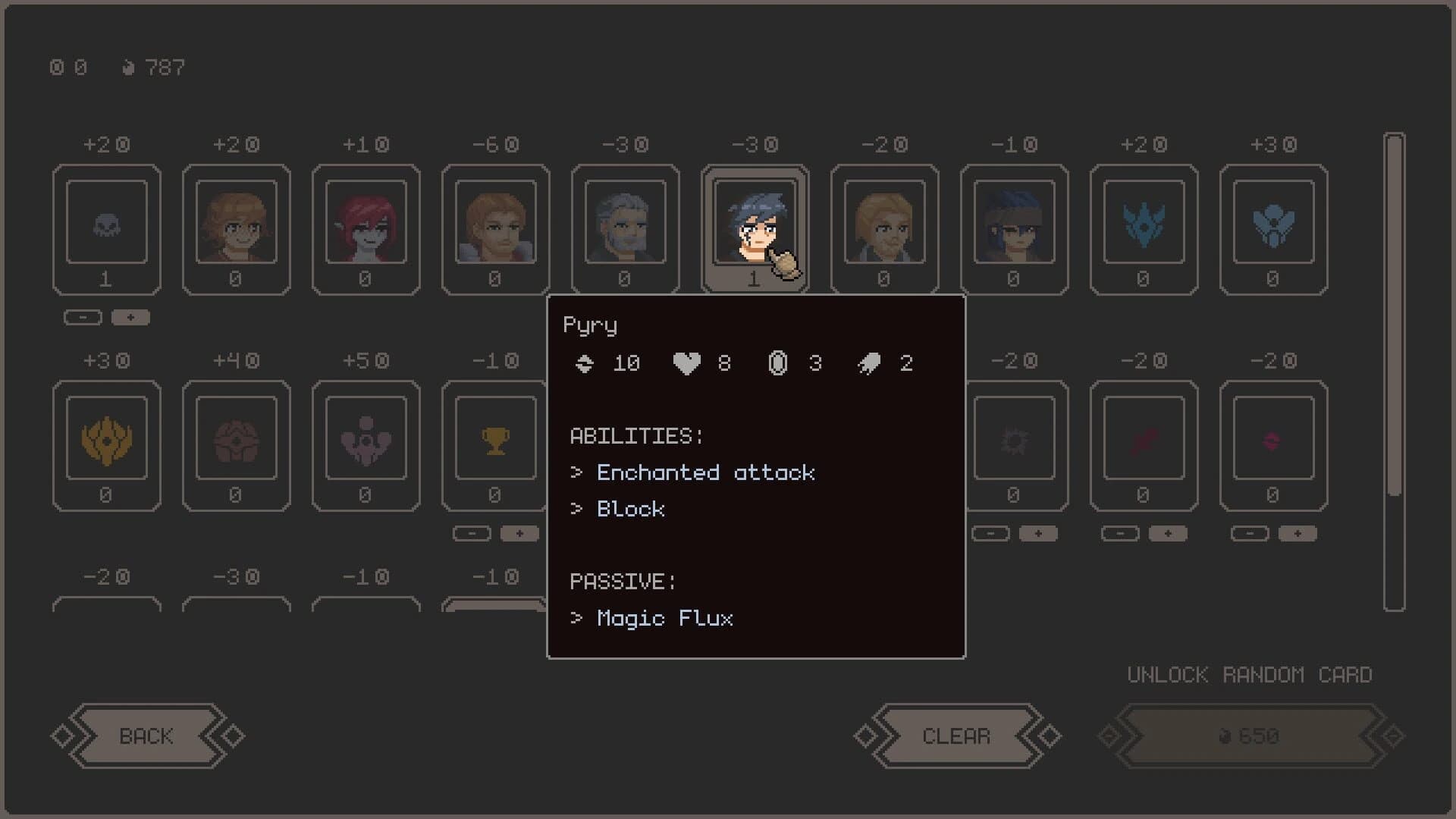Unlock a random card for 650
Screen dimensions: 1456x819
tap(1248, 735)
